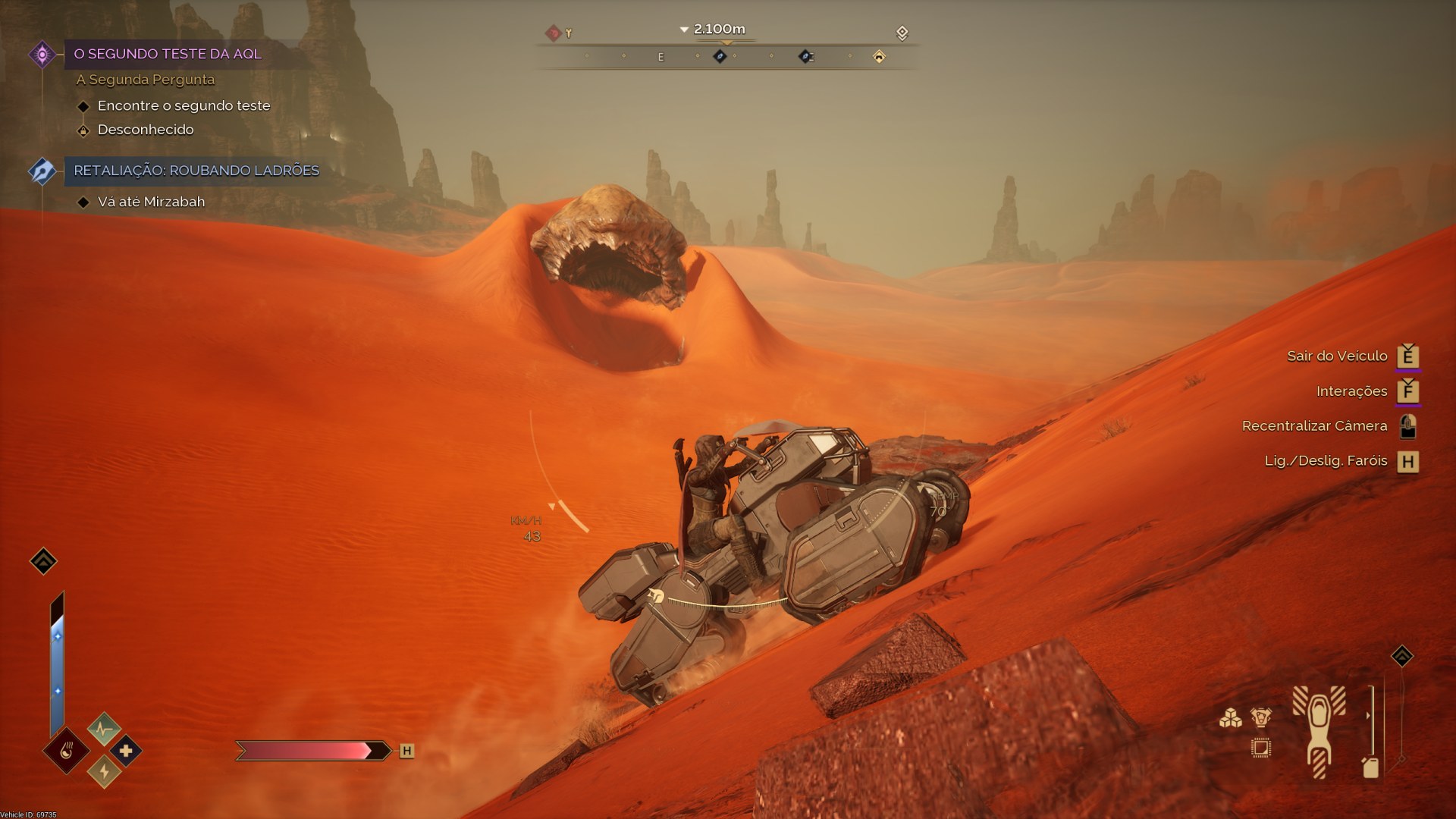Viewport: 1456px width, 819px height.
Task: Select the vehicle engine module icon
Action: (1260, 717)
